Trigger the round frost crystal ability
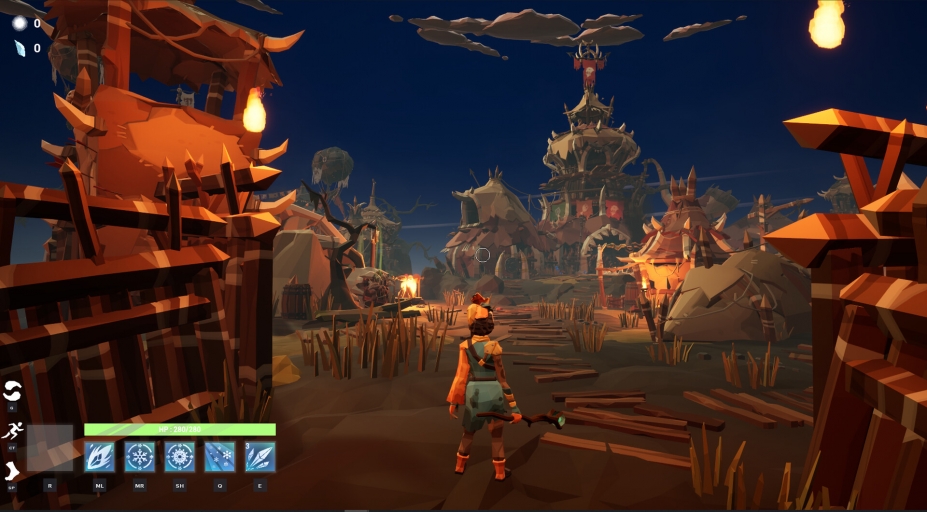Screen dimensions: 927x512 tap(180, 457)
